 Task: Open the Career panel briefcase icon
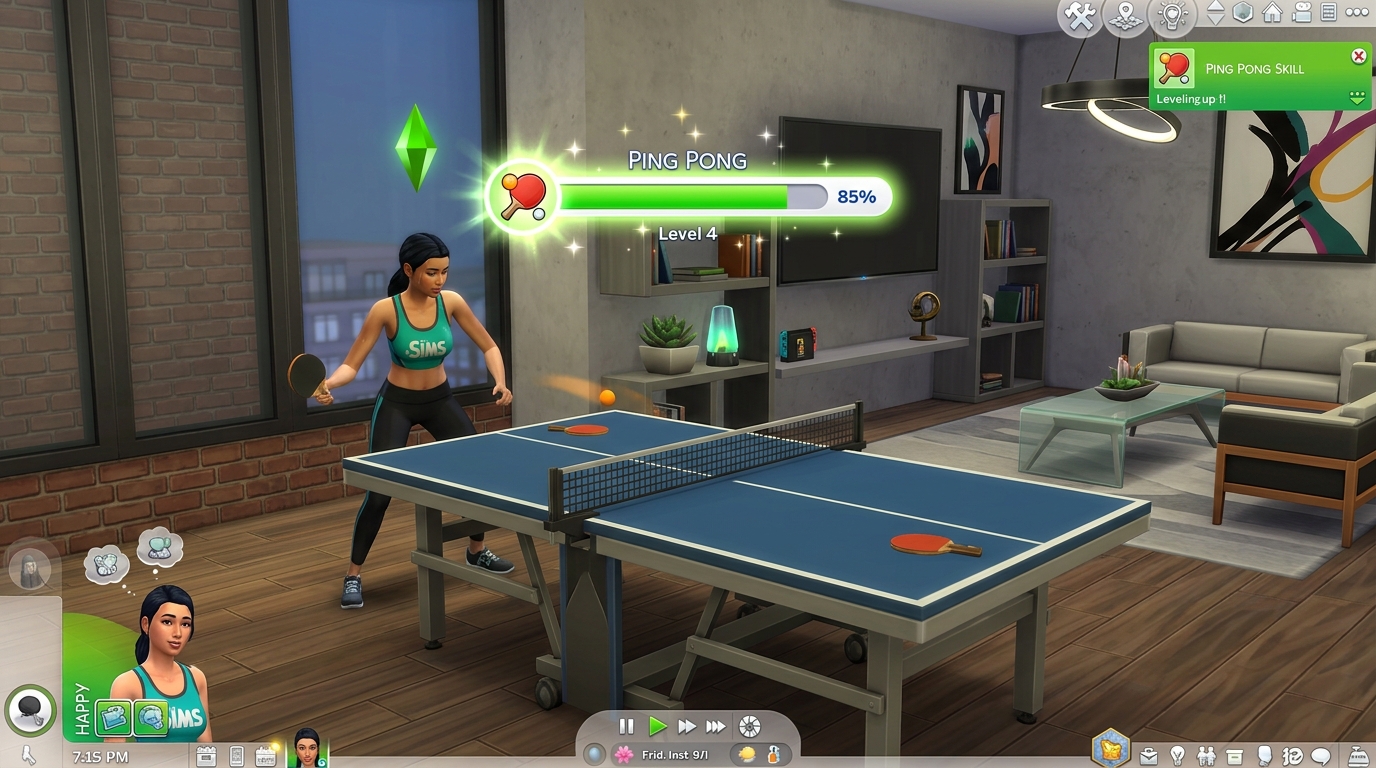pos(1148,756)
